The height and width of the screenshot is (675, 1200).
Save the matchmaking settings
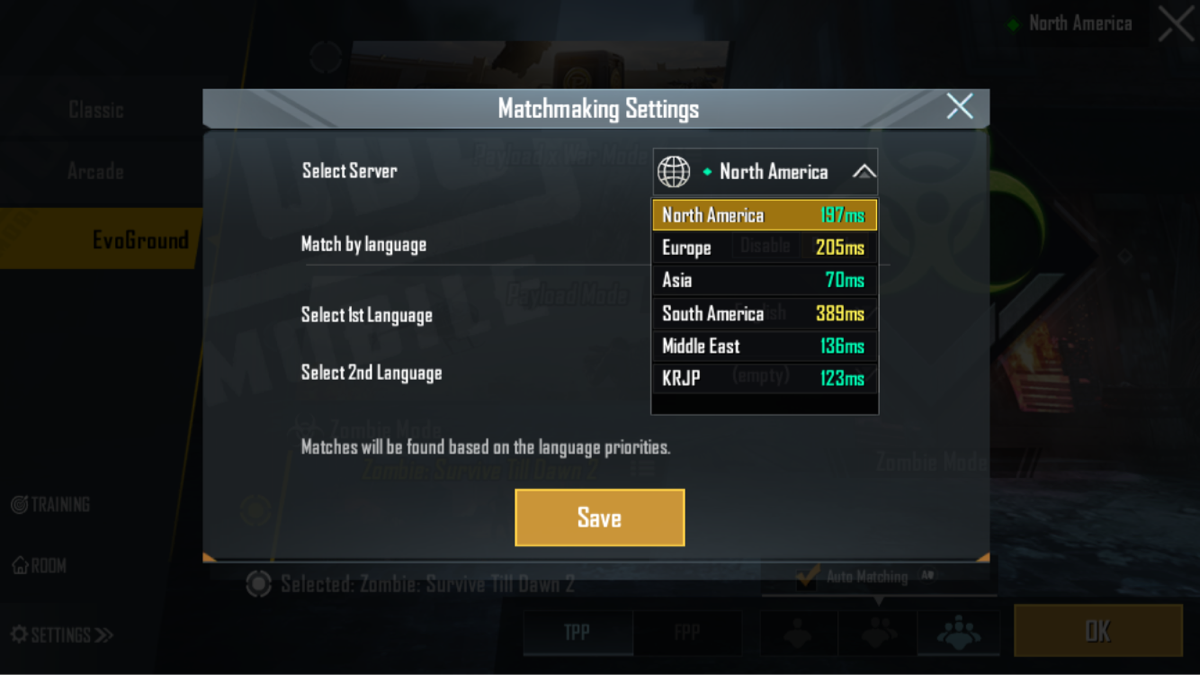point(599,517)
